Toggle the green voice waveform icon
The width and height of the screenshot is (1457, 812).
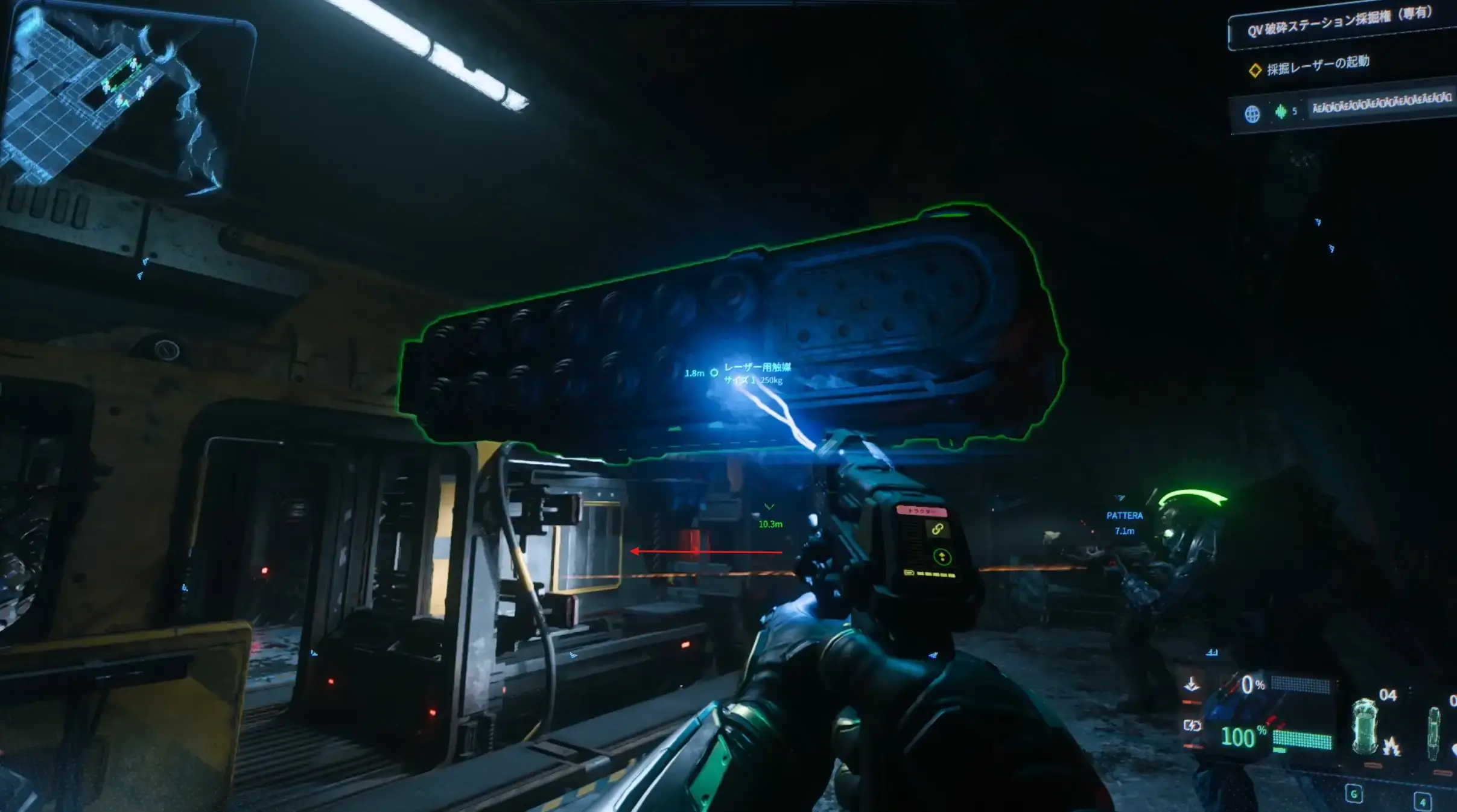pos(1280,111)
